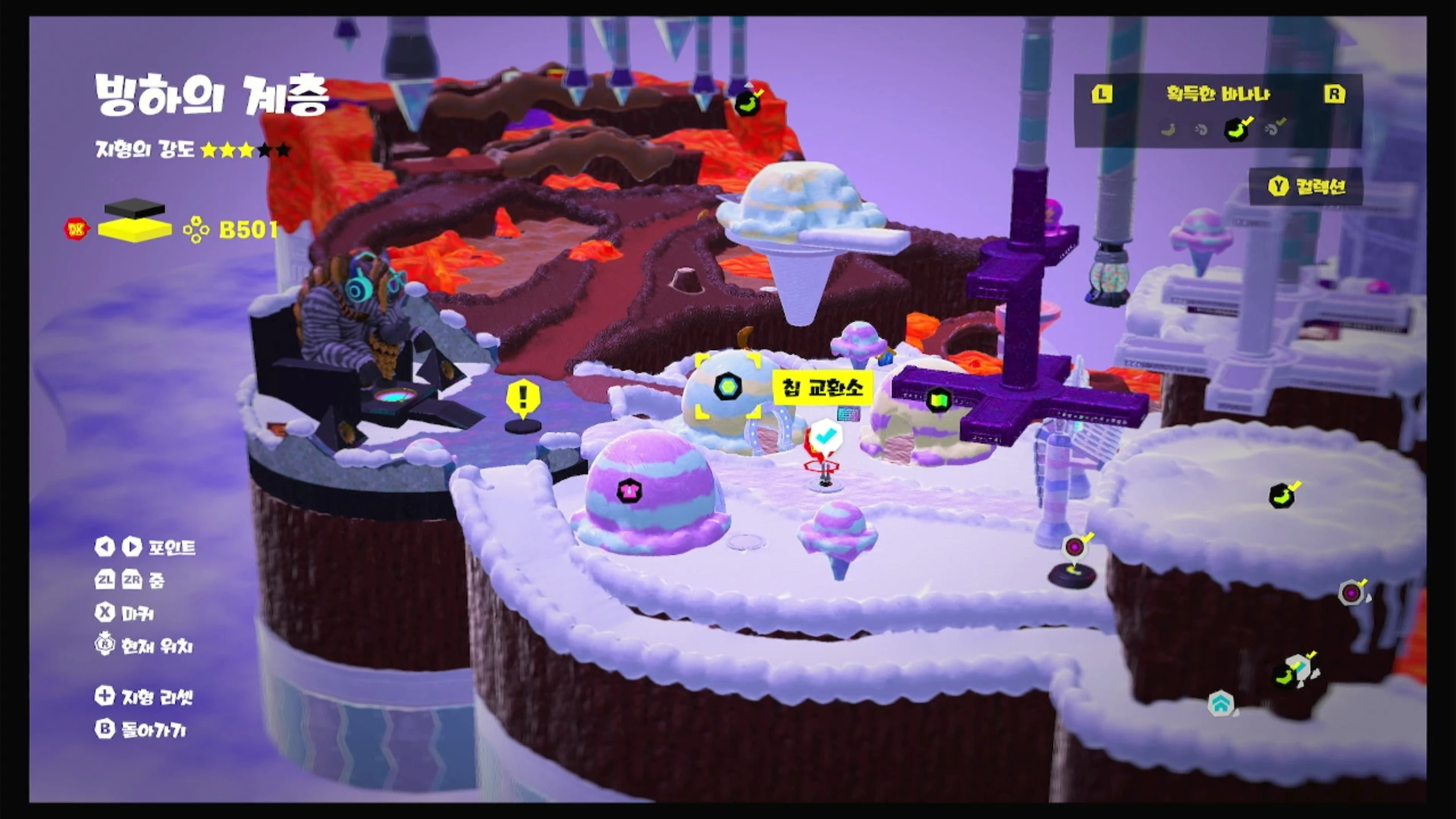Select the banana marker above the lava area

click(747, 103)
